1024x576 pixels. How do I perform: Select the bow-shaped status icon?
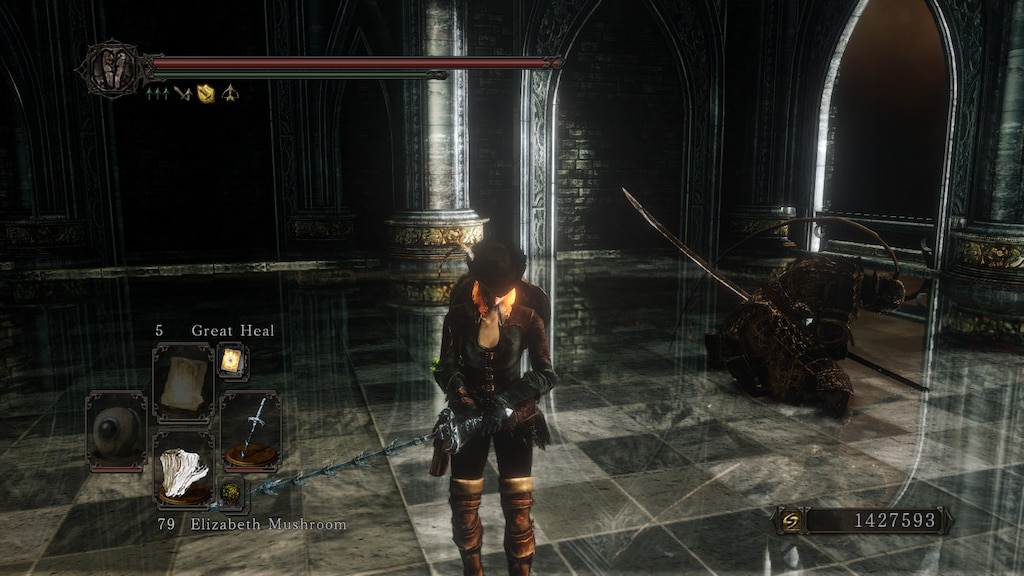pyautogui.click(x=230, y=94)
